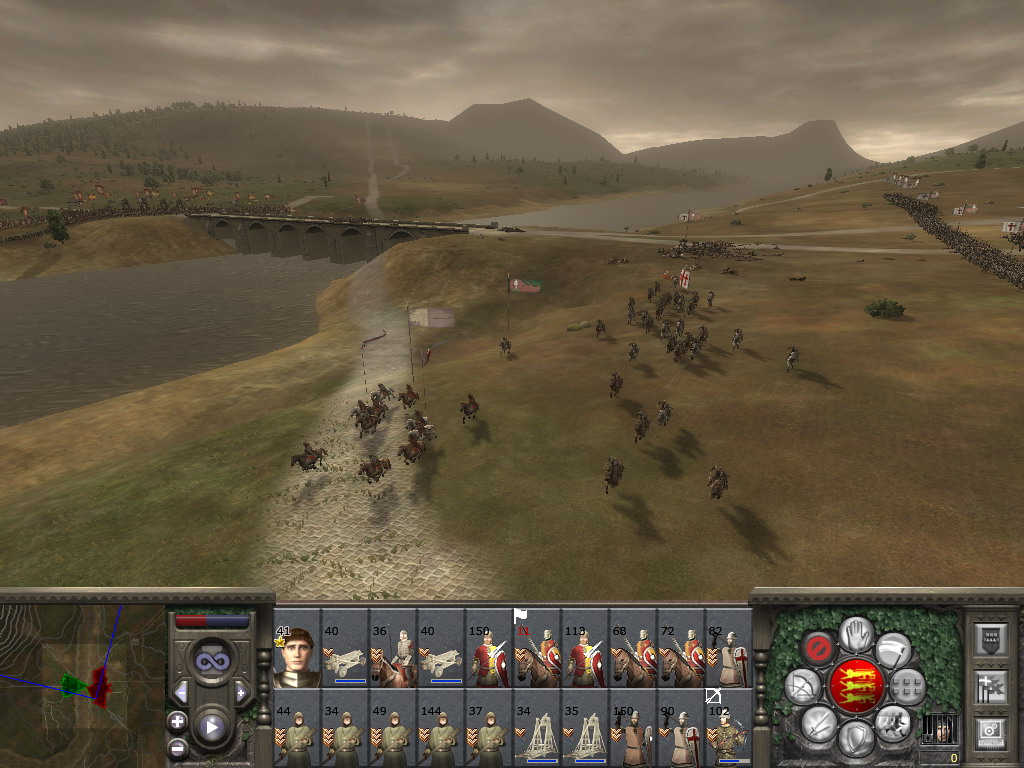Zoom out the minimap with minus button
Viewport: 1024px width, 768px height.
click(178, 746)
